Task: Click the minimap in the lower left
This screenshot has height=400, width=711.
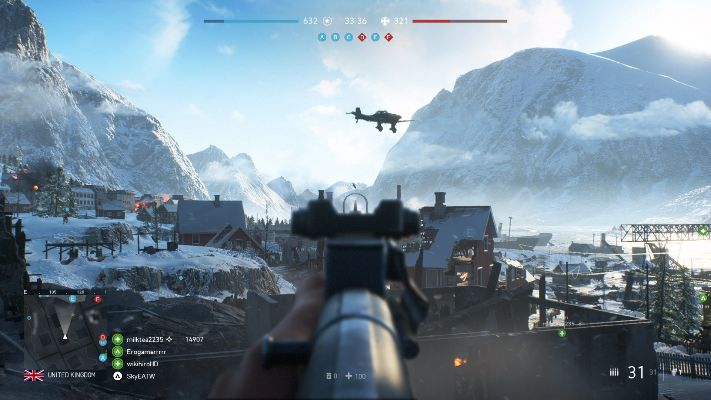Action: pos(66,328)
